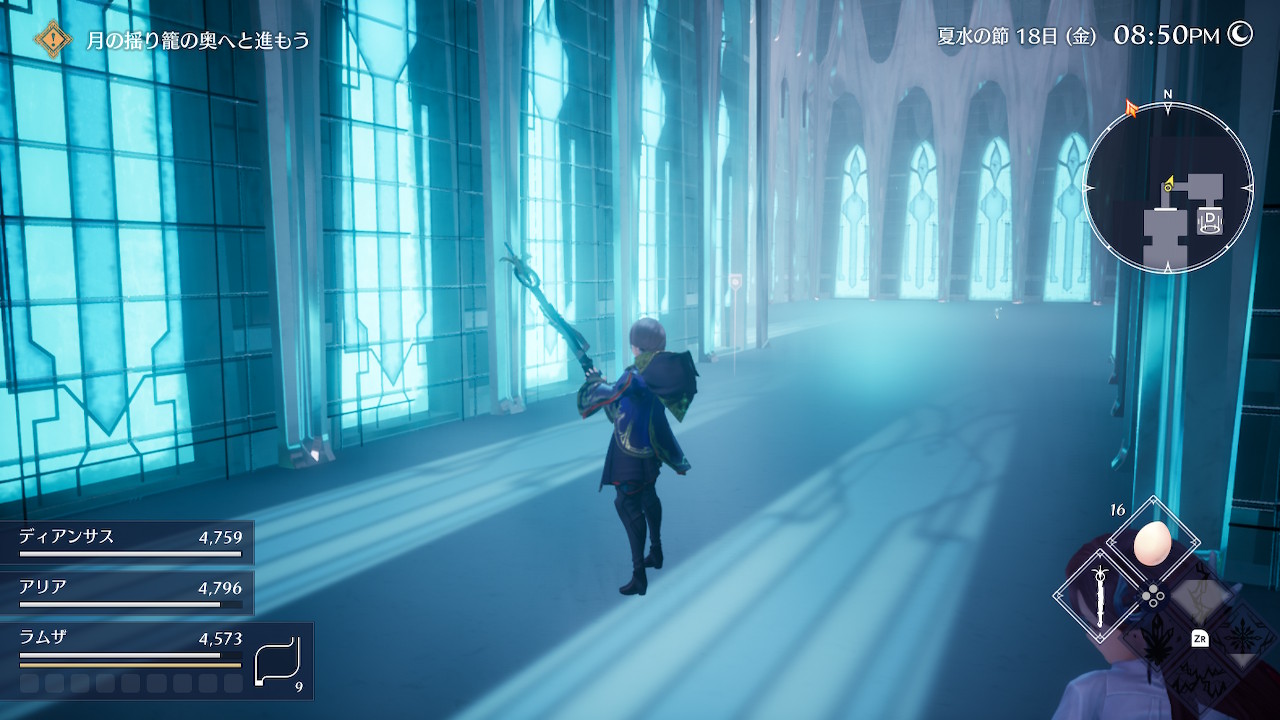Select party member アリア panel

(127, 592)
